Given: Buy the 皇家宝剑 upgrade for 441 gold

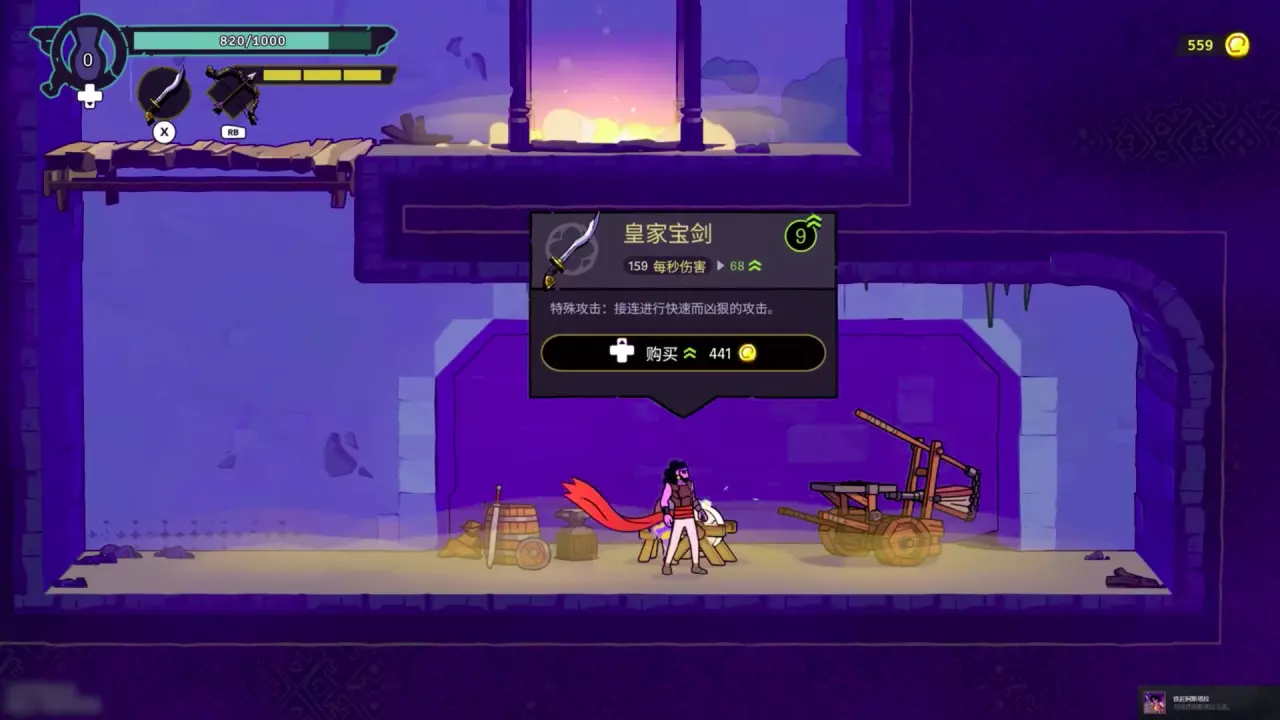Looking at the screenshot, I should pos(683,353).
